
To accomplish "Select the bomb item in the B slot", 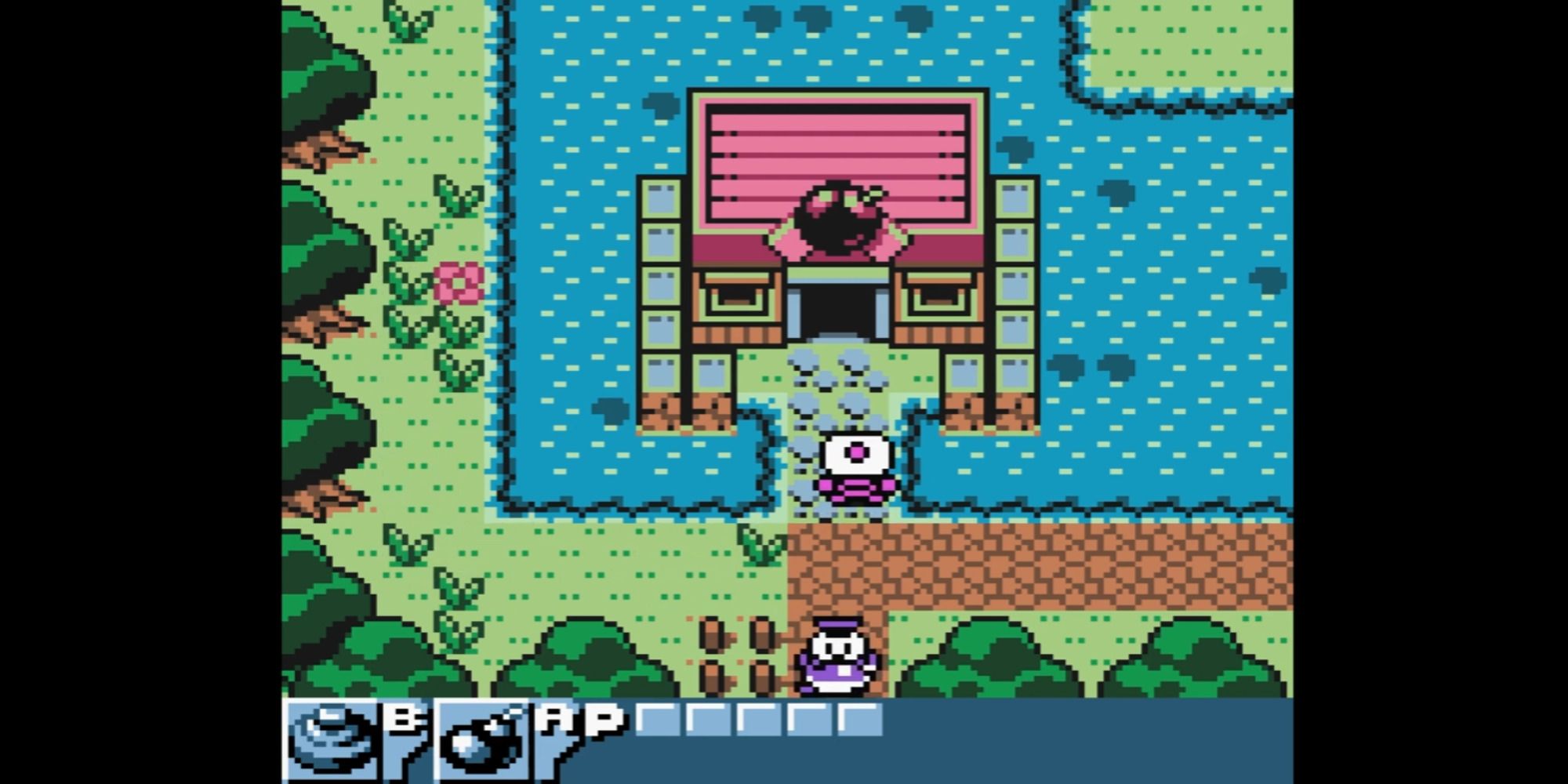I will [333, 737].
